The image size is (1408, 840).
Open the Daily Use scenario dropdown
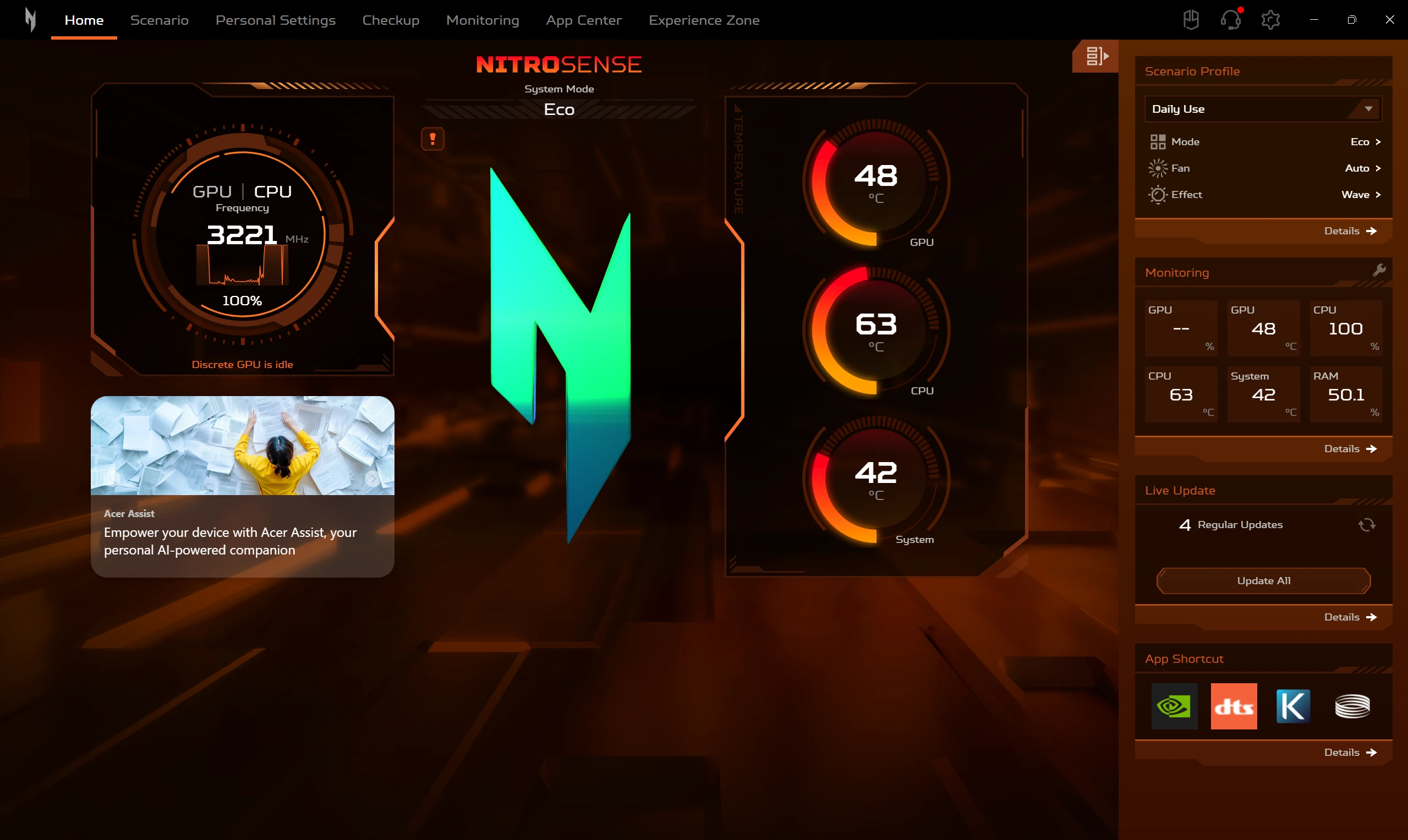pyautogui.click(x=1262, y=109)
